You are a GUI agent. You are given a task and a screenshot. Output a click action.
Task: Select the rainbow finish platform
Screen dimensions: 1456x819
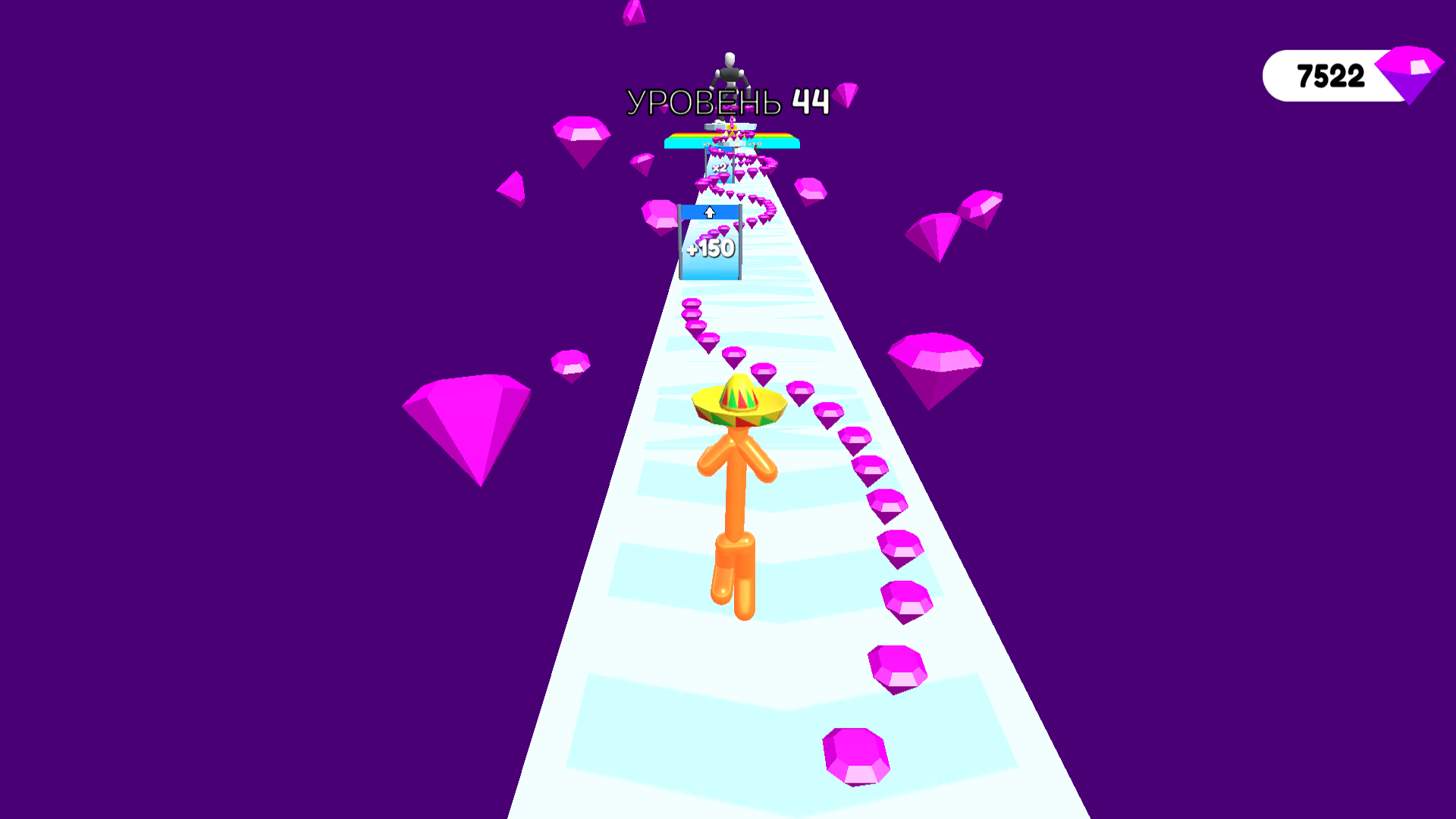781,140
